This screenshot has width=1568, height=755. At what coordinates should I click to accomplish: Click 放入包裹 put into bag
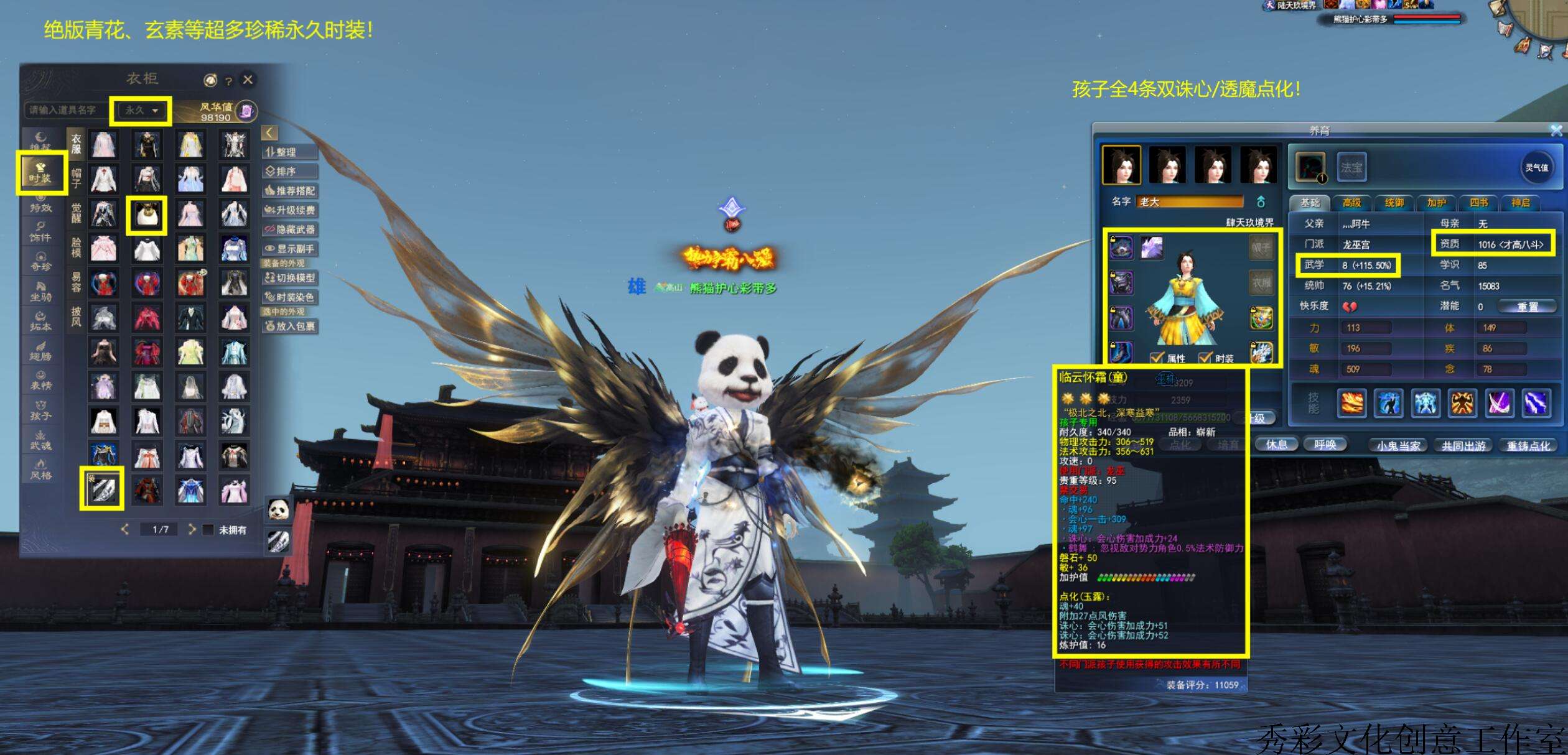(x=290, y=326)
